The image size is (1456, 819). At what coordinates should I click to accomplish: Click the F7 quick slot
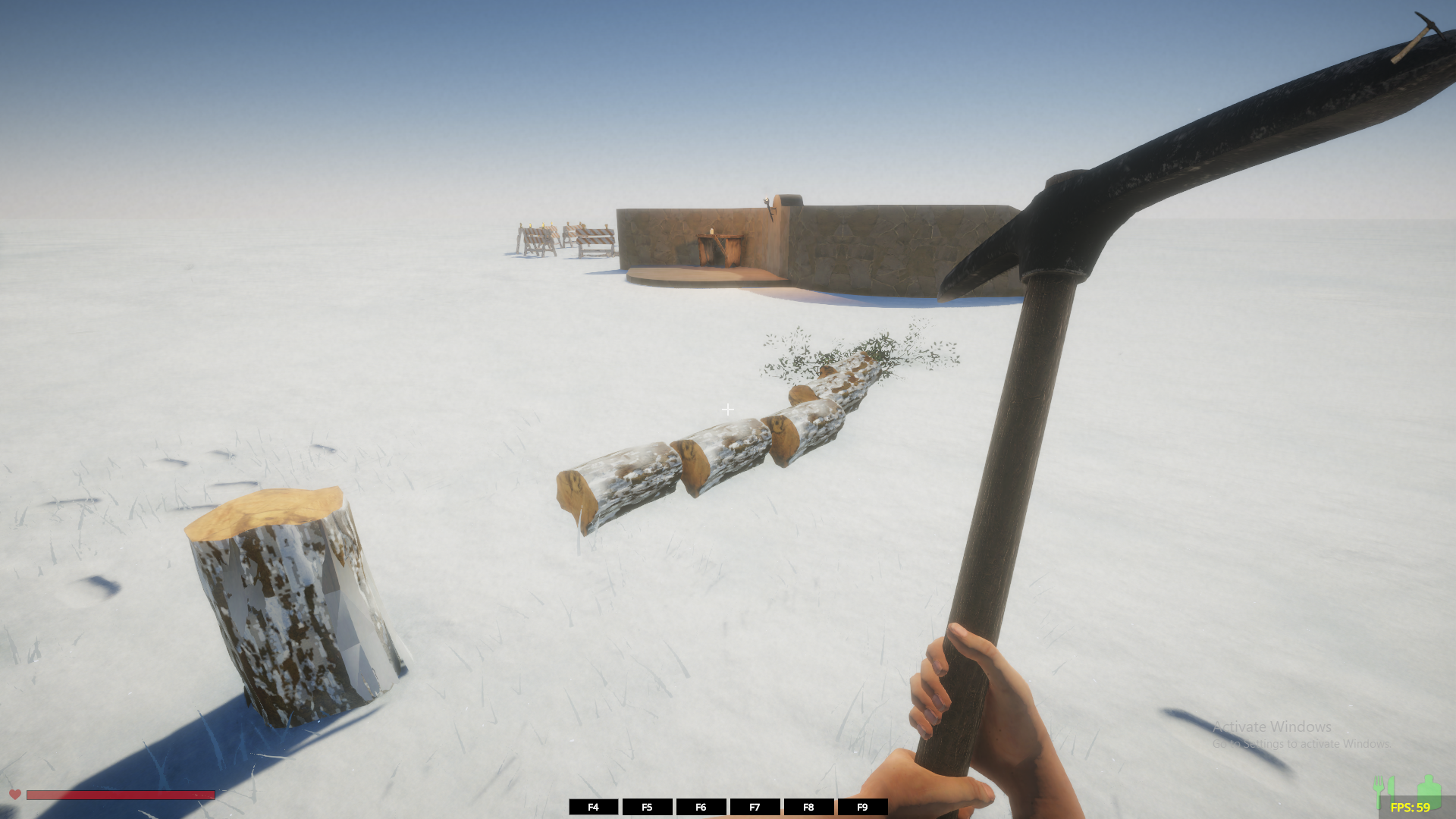click(x=755, y=807)
